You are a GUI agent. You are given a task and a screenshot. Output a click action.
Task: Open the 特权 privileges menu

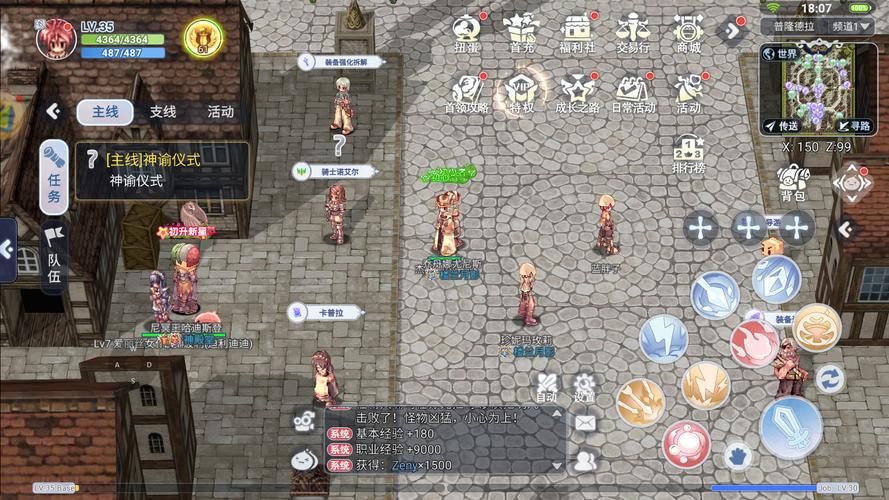pyautogui.click(x=521, y=92)
